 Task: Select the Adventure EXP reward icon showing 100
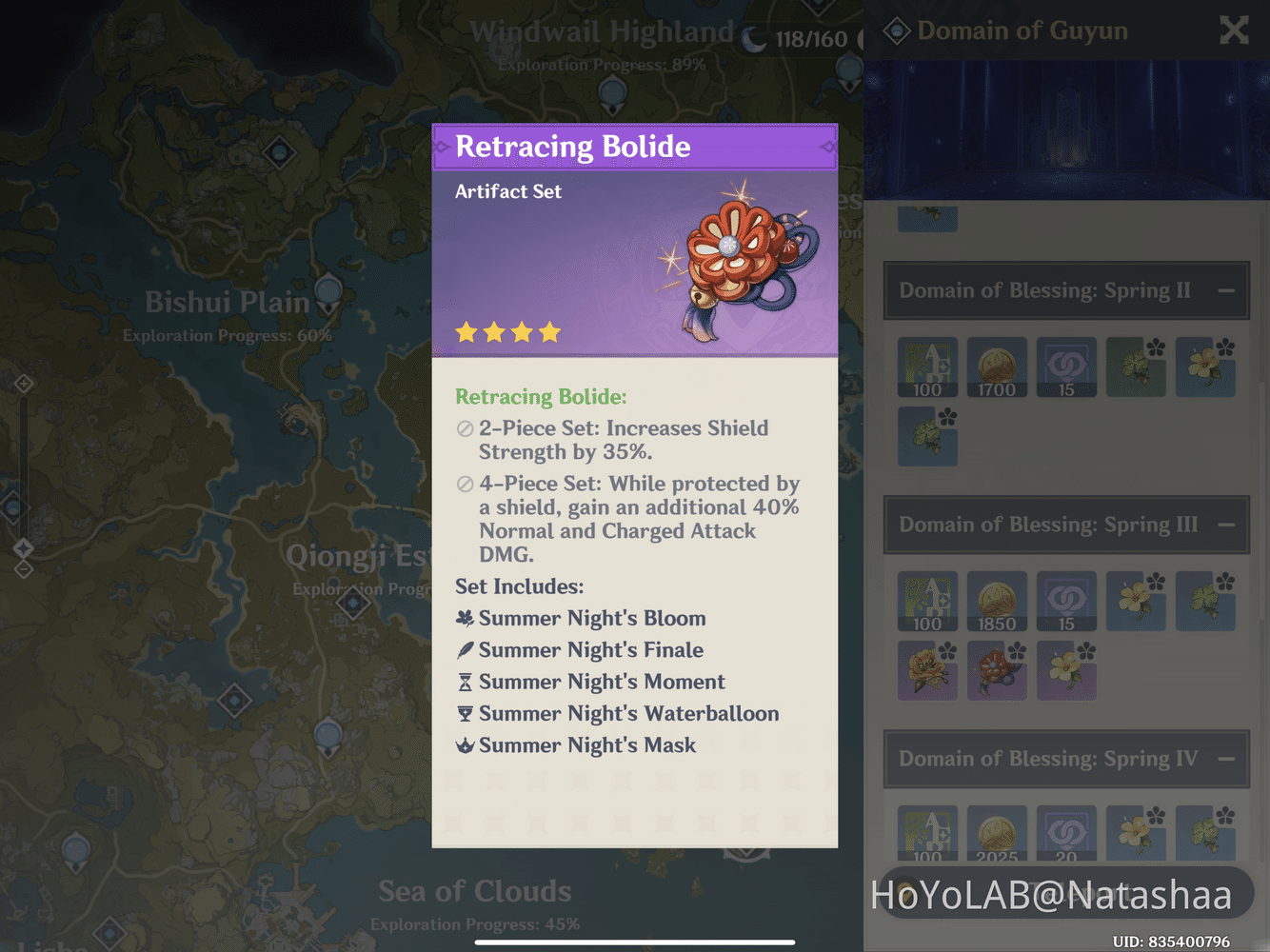[927, 367]
